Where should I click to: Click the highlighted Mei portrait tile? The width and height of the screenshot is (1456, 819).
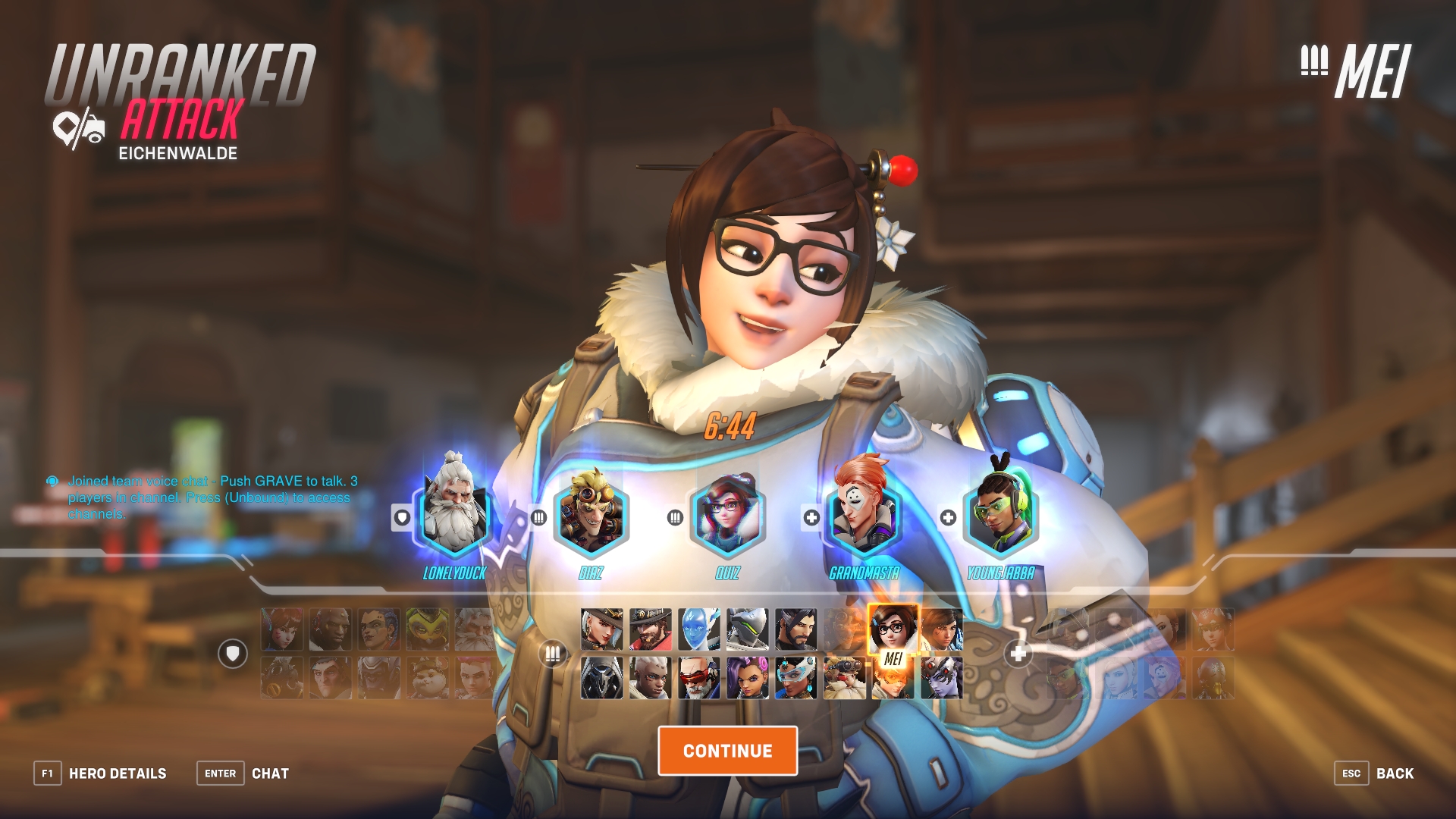[x=893, y=631]
